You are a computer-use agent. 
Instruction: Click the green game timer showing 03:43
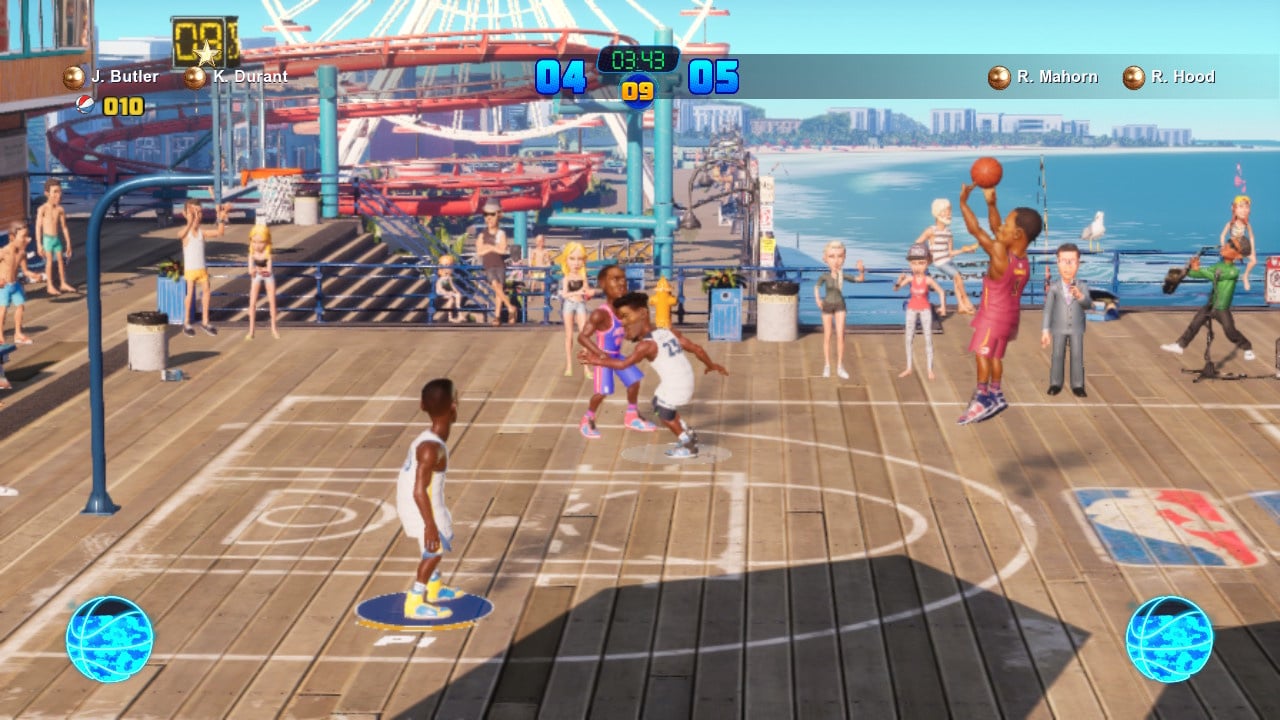click(641, 58)
